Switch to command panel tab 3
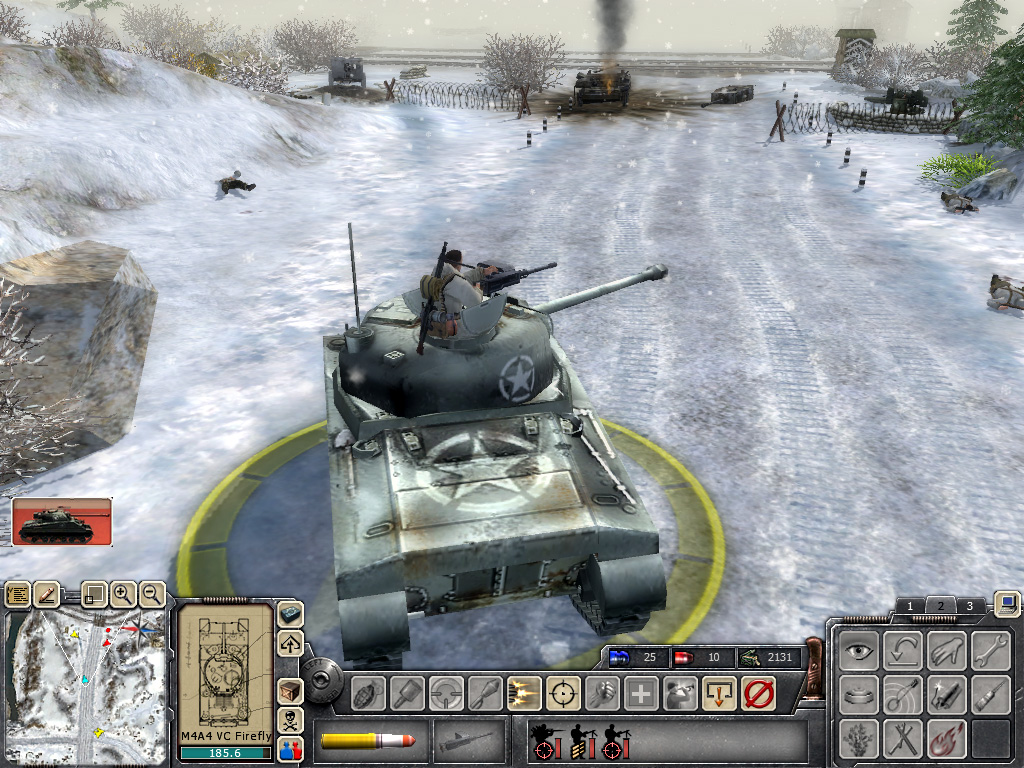Screen dimensions: 1024x768 pos(969,606)
